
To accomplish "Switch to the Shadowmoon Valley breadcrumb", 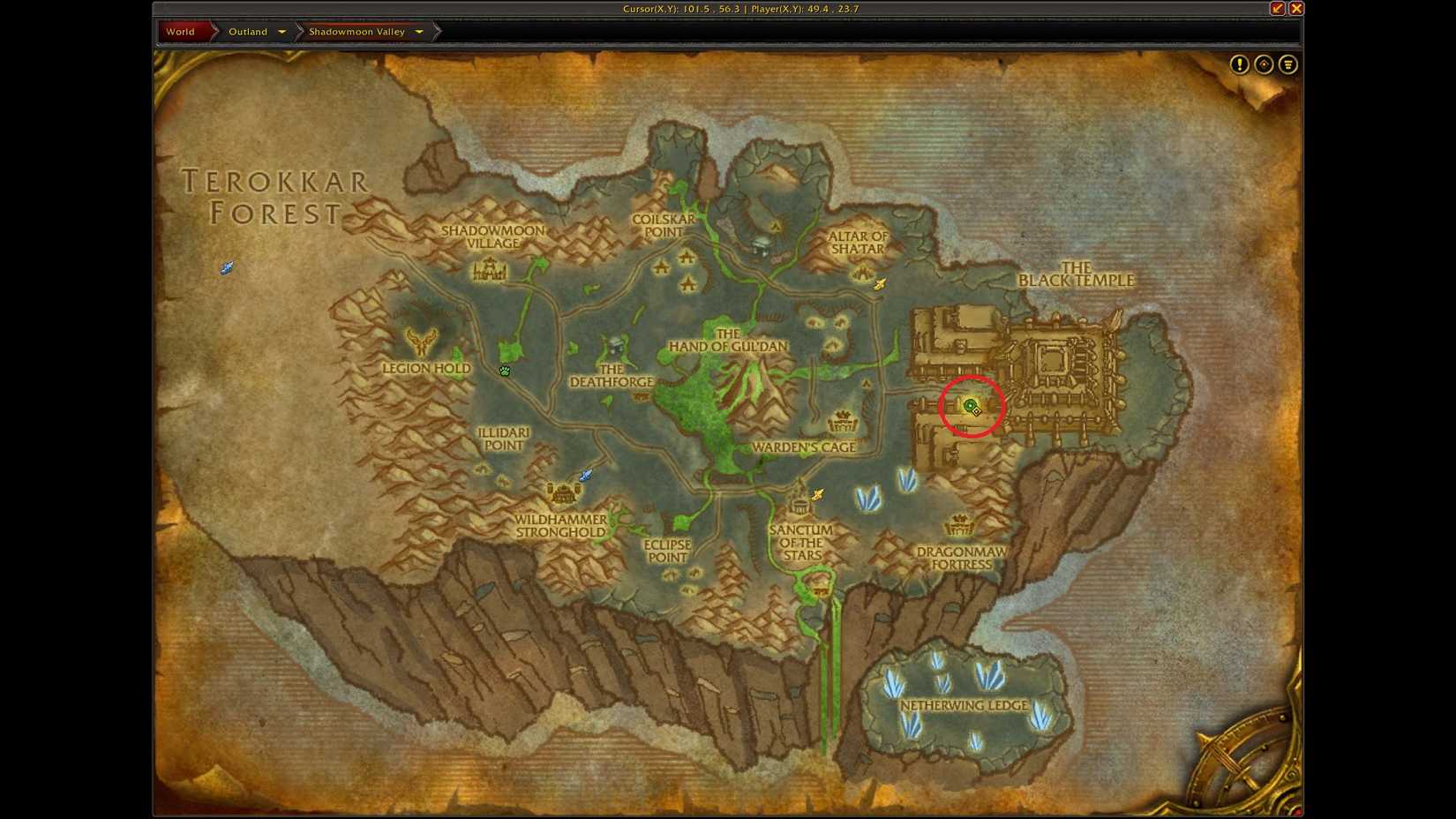I will tap(357, 31).
